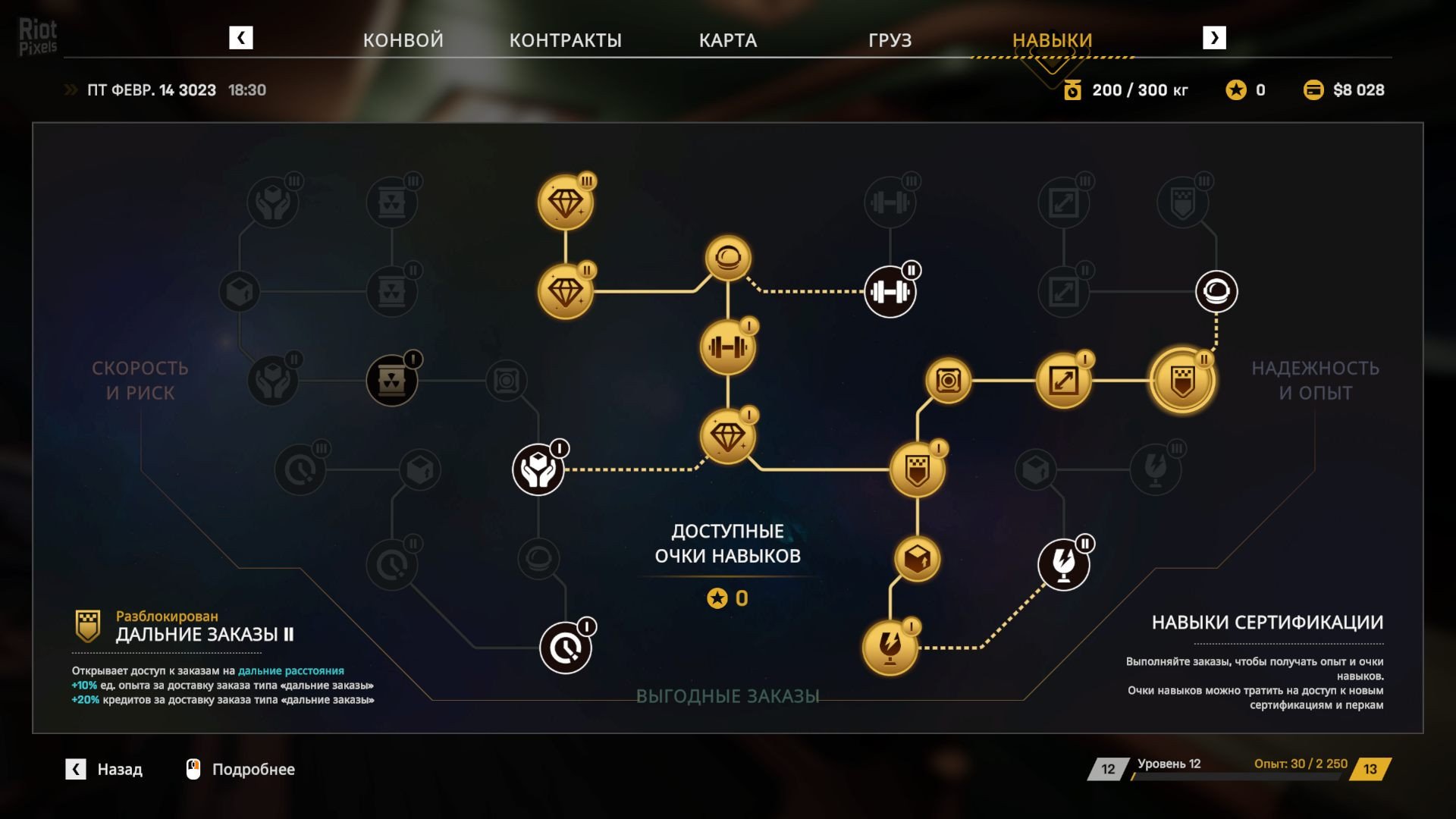Click the left arrow beside the tabs
The image size is (1456, 819).
click(x=241, y=38)
